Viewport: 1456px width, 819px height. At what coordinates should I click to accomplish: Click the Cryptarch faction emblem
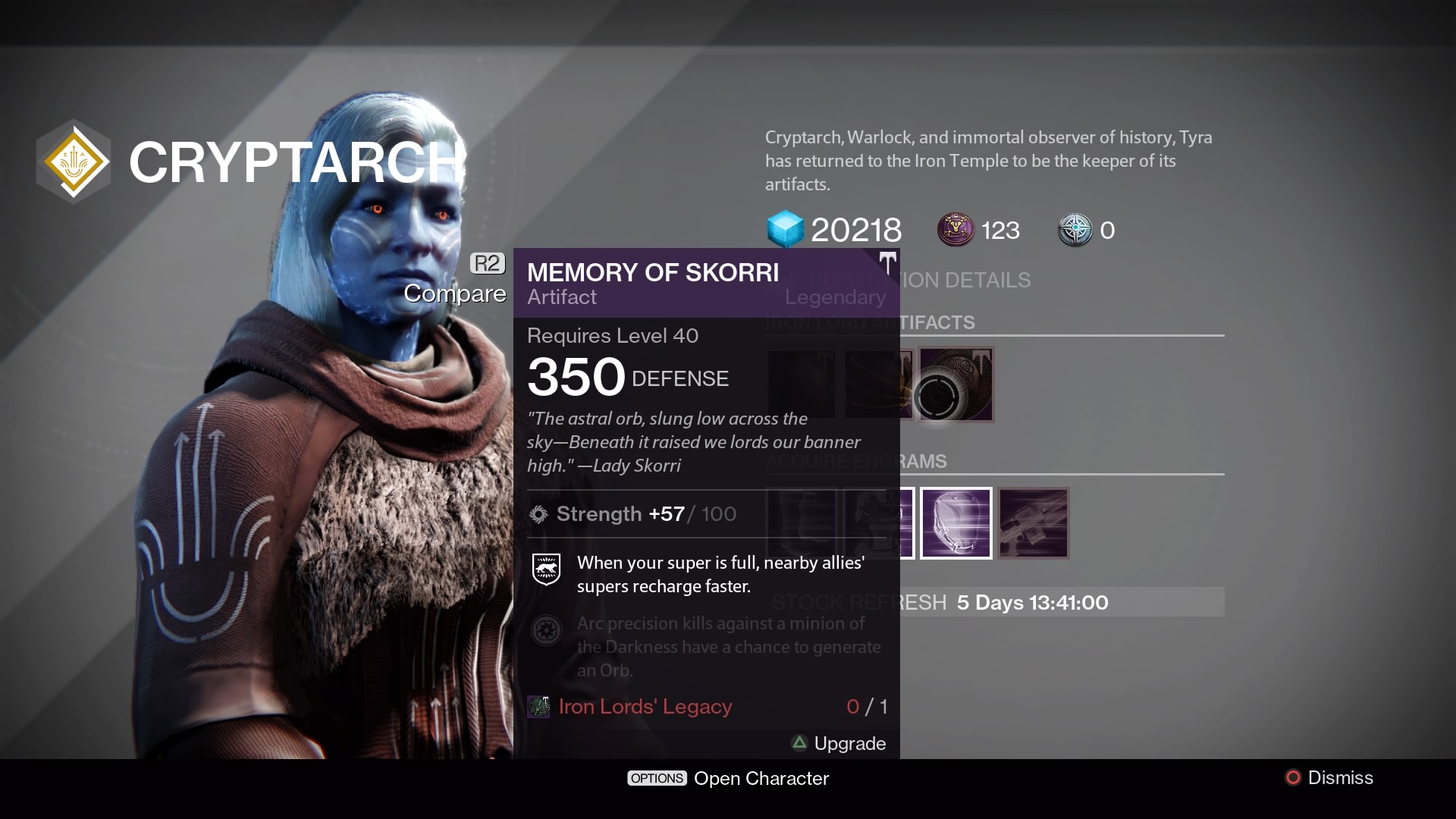[73, 161]
